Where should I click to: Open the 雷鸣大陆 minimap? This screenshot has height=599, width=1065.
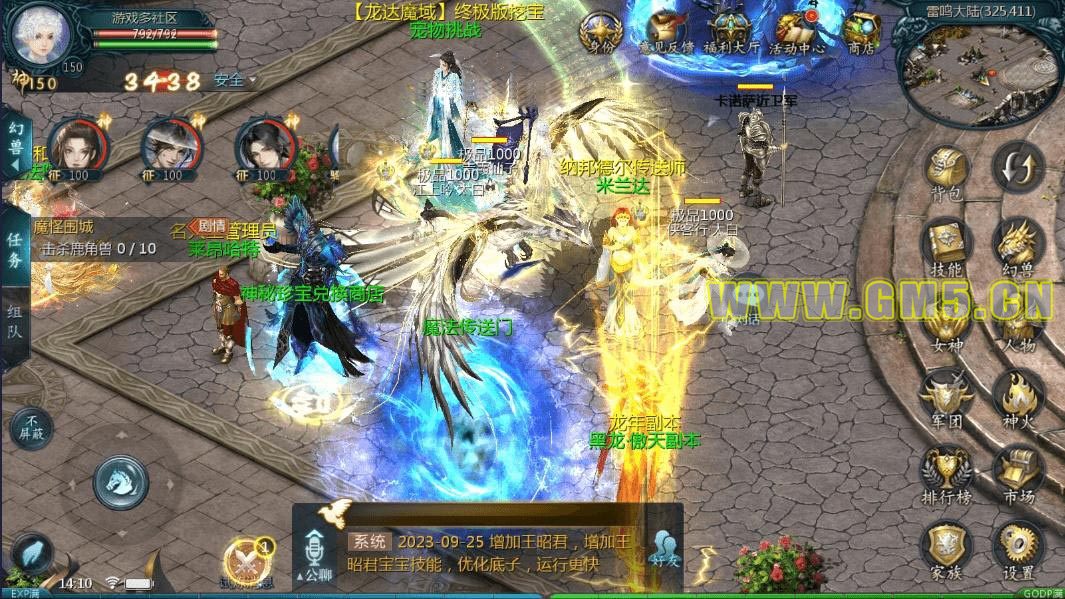point(980,70)
